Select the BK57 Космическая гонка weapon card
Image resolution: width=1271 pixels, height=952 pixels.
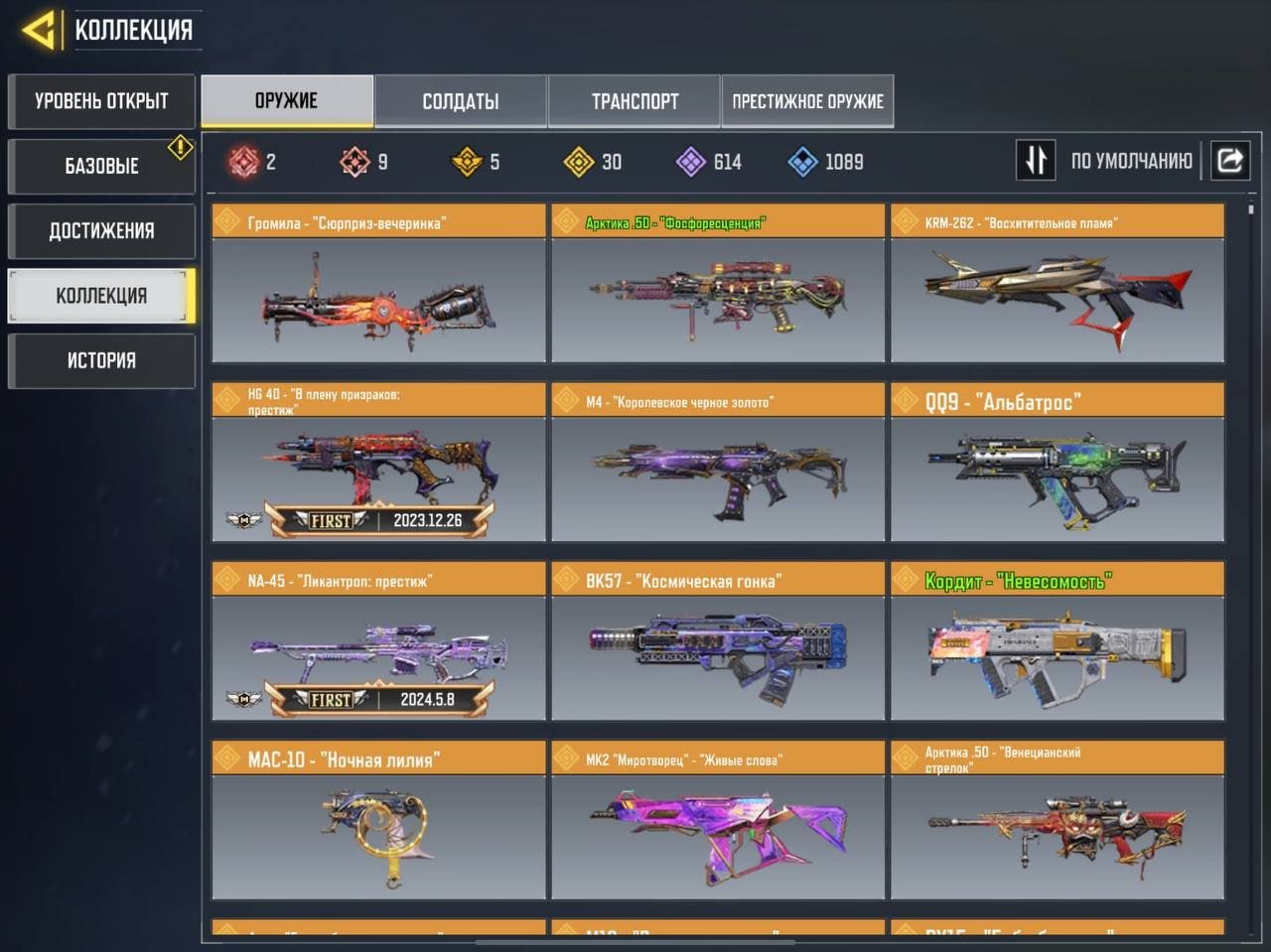[x=718, y=641]
